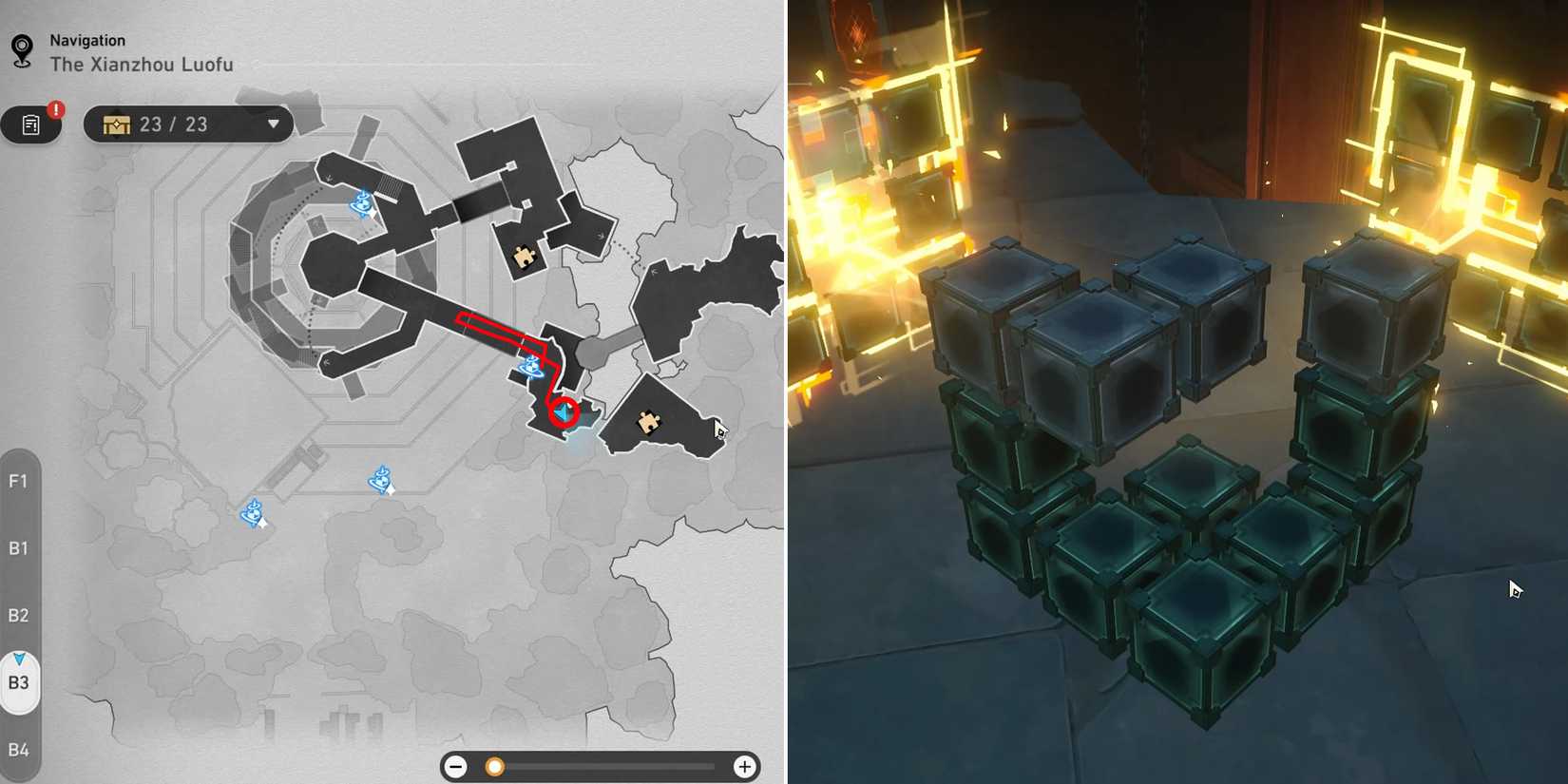Click the treasure chest icon beside the counter
The height and width of the screenshot is (784, 1568).
click(x=117, y=124)
